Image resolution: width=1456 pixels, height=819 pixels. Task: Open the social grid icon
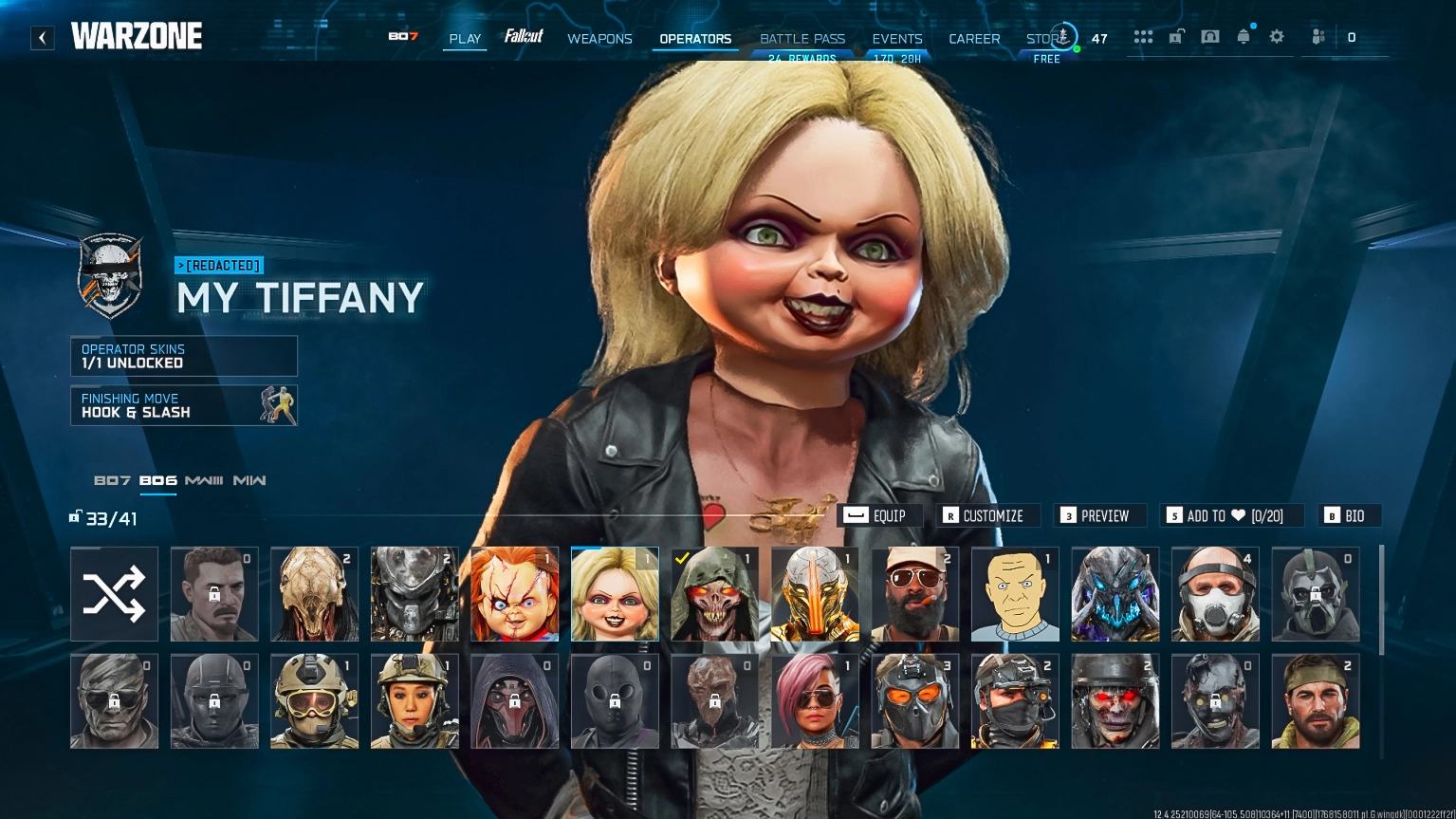1143,36
